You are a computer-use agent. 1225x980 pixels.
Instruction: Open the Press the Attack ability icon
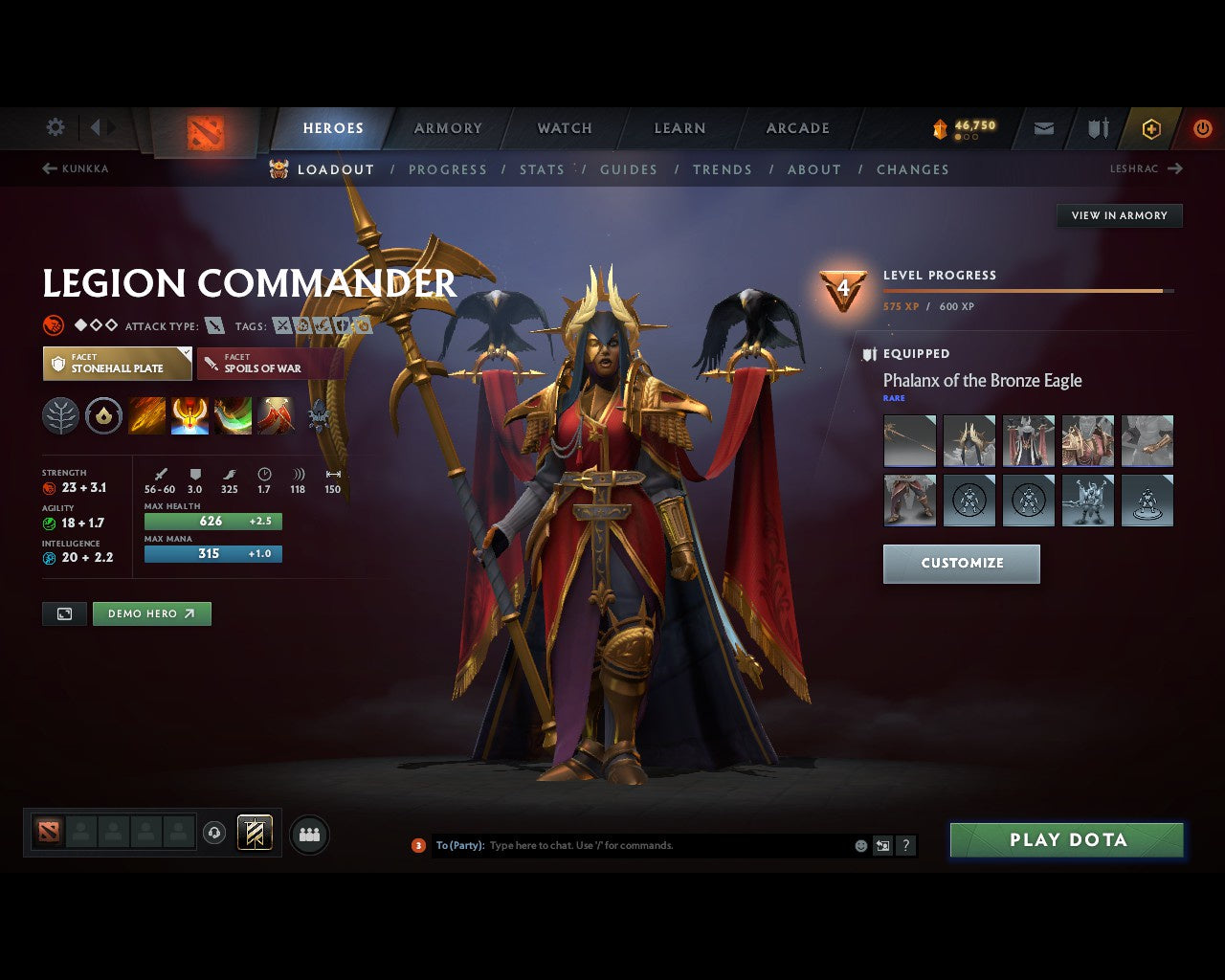point(189,415)
